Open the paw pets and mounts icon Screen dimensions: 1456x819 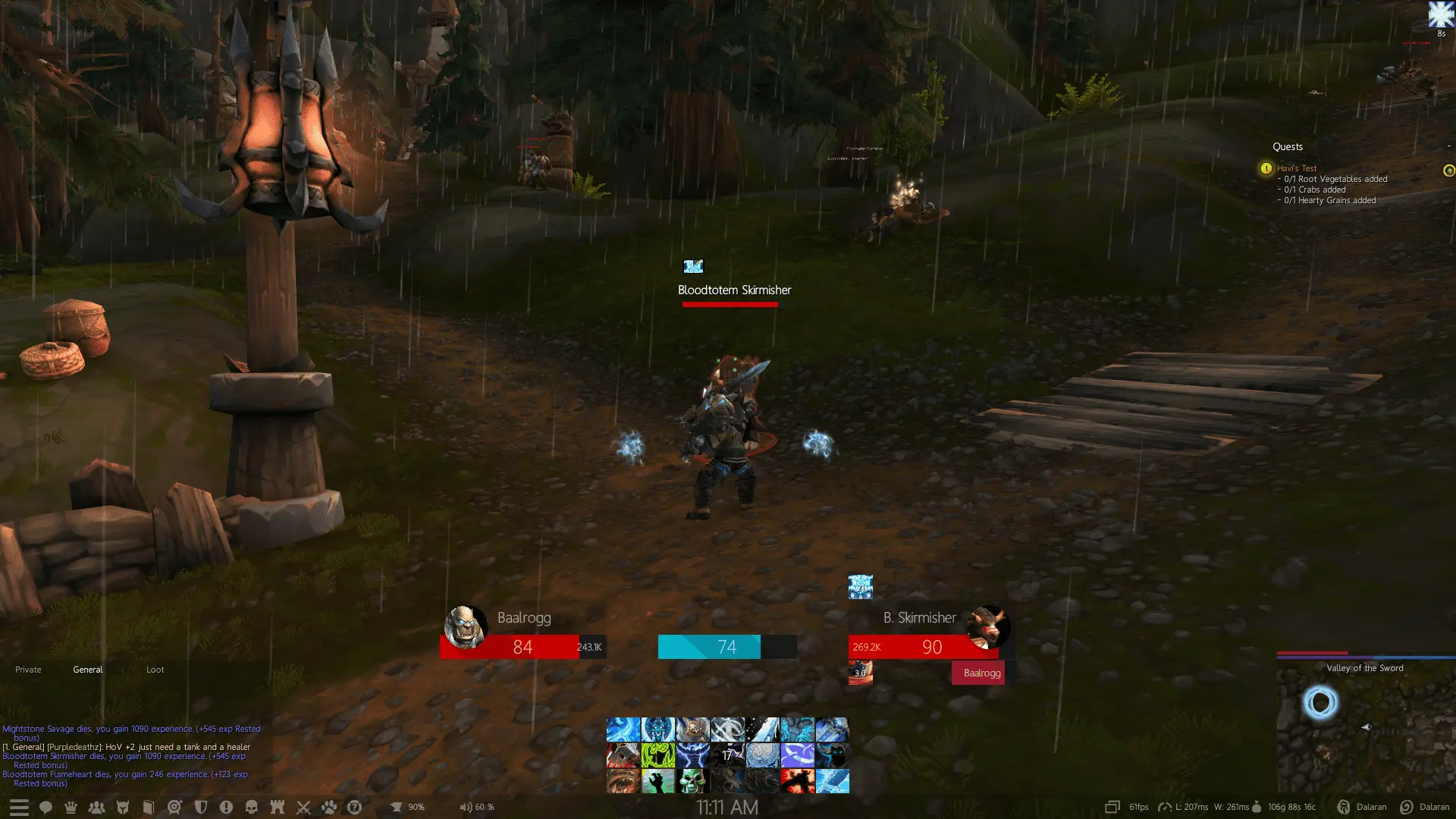(329, 806)
